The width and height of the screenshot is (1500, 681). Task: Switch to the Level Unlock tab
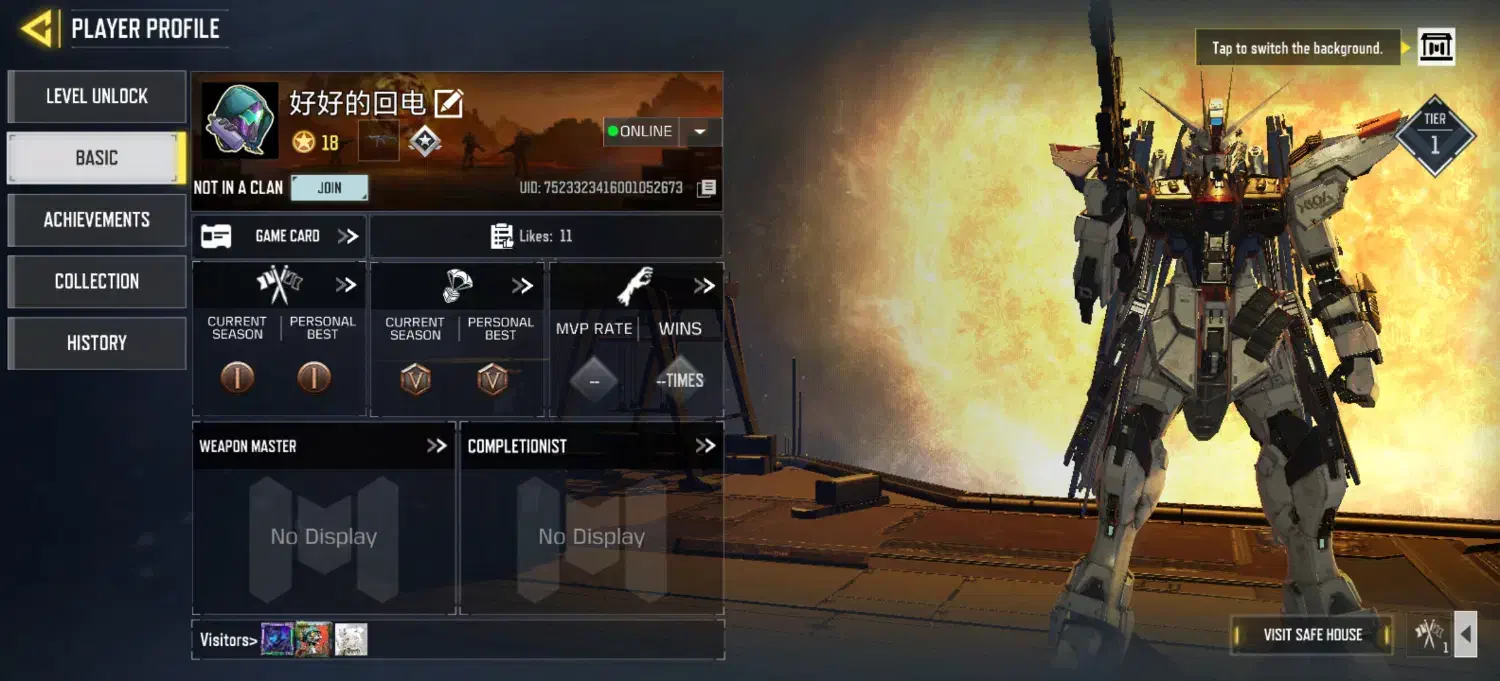97,97
